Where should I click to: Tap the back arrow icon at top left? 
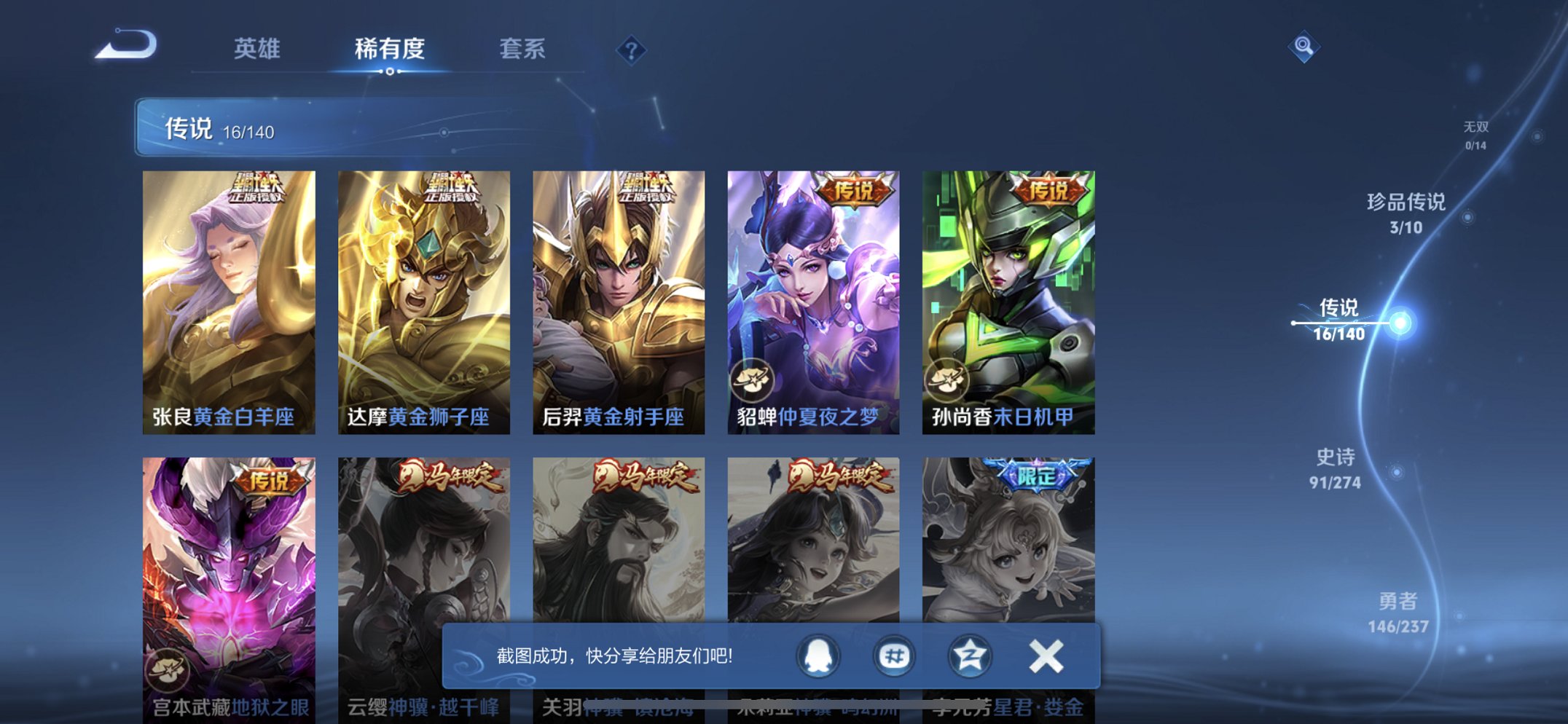tap(128, 46)
